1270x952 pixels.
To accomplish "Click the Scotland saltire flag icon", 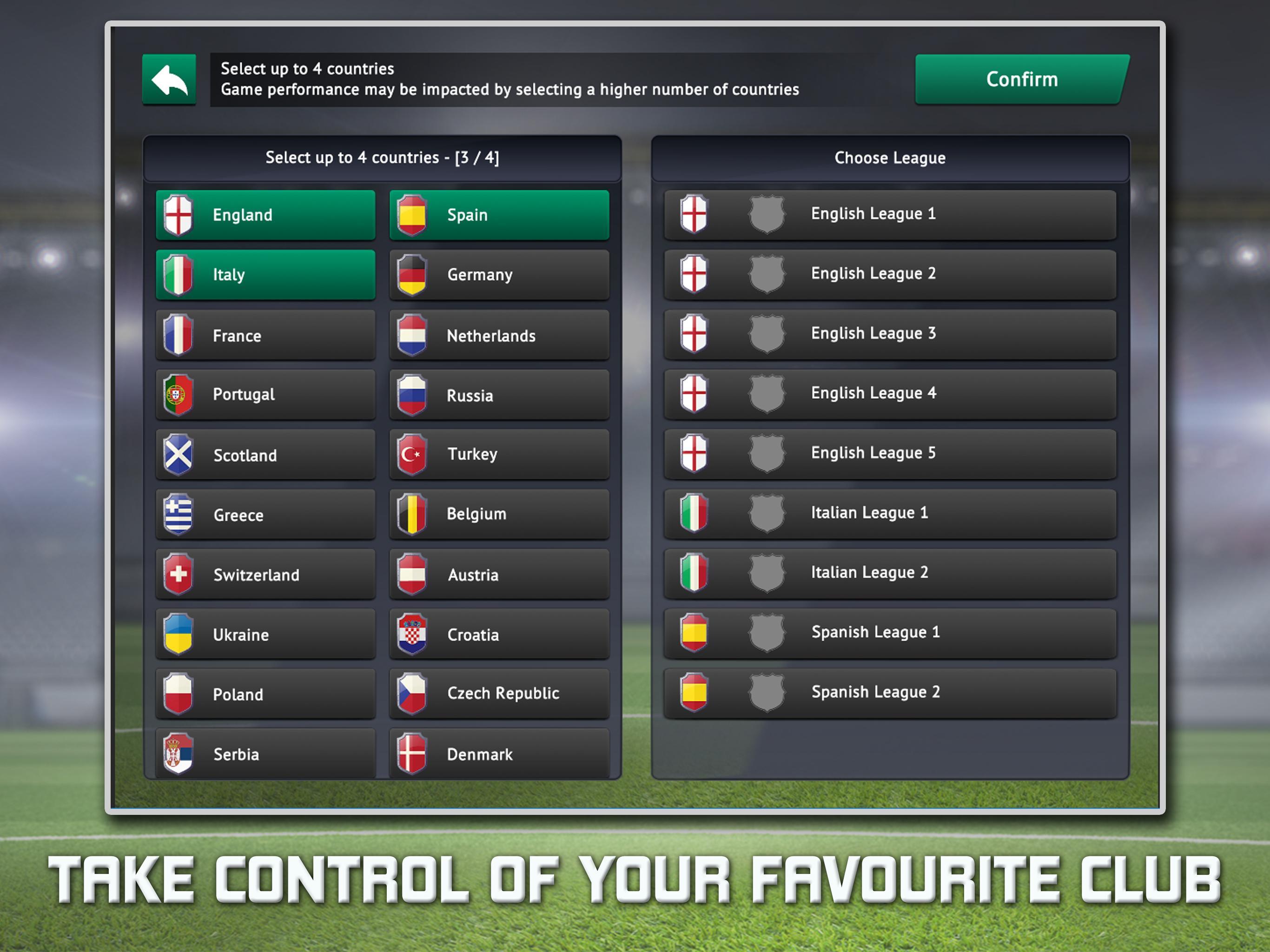I will 178,454.
